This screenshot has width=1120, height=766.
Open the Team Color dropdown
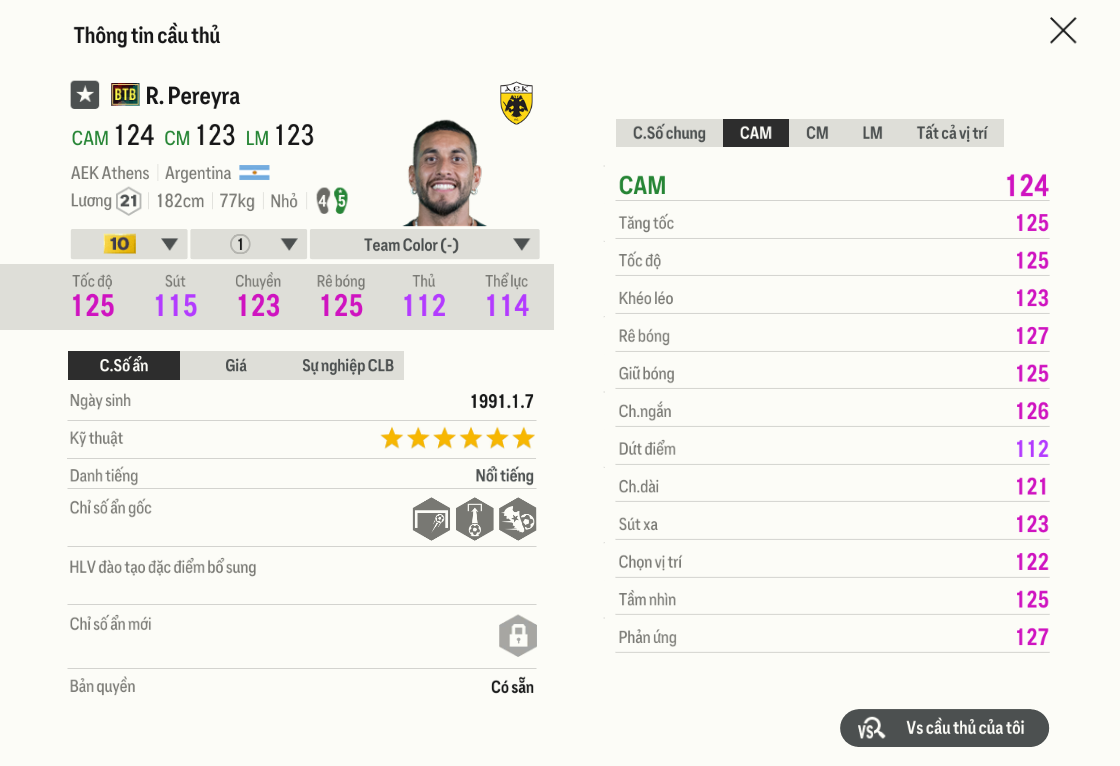tap(424, 244)
